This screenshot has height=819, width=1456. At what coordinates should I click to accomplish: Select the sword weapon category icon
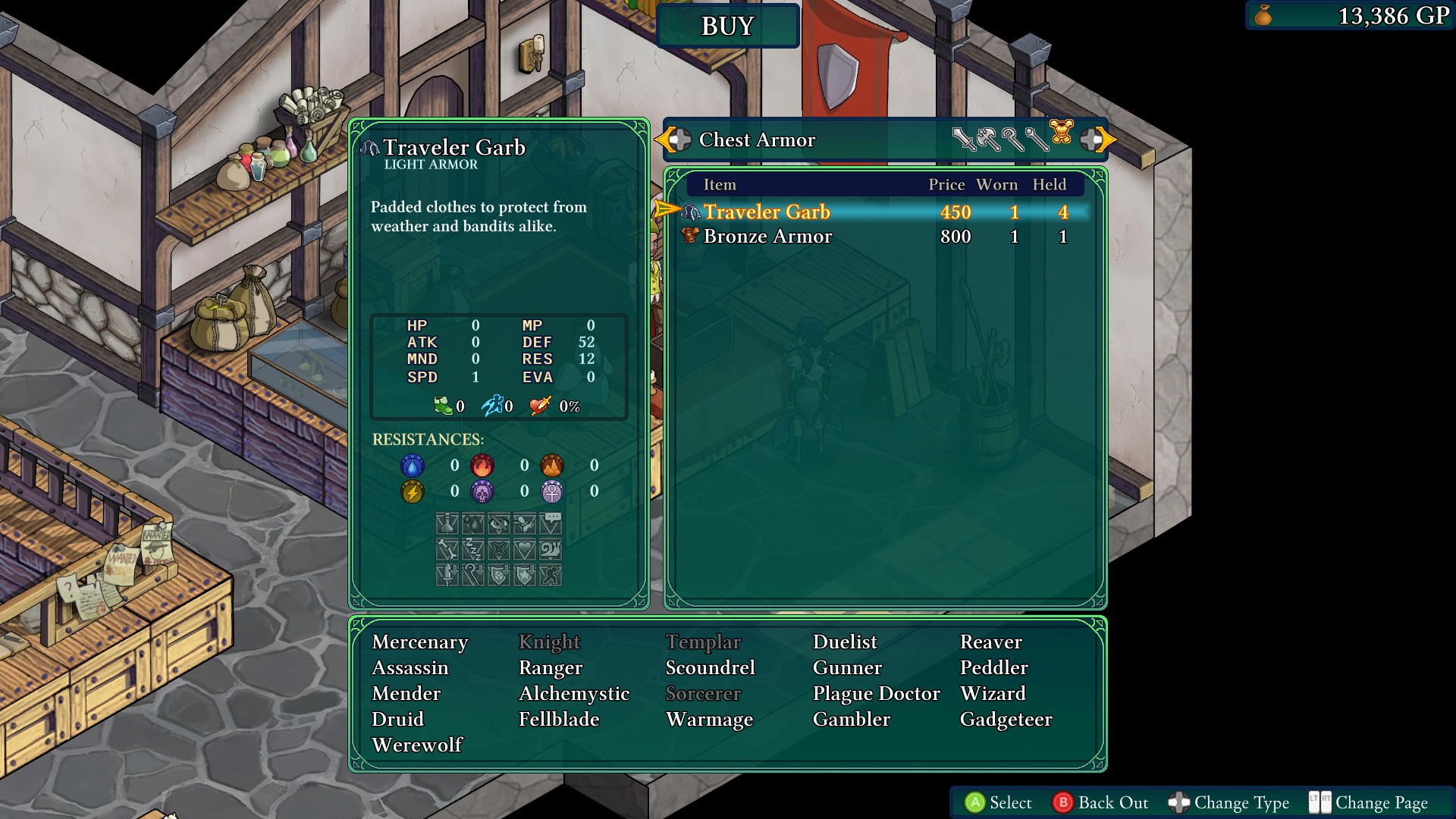pos(965,139)
